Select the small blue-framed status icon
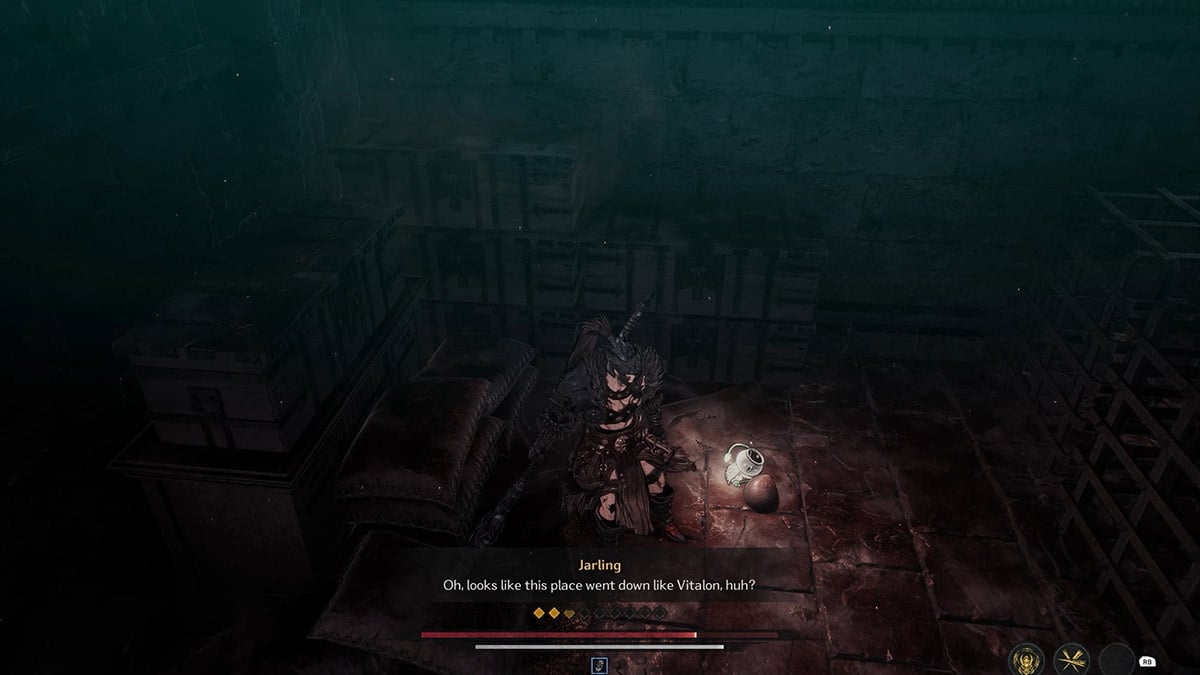The height and width of the screenshot is (675, 1200). click(599, 664)
